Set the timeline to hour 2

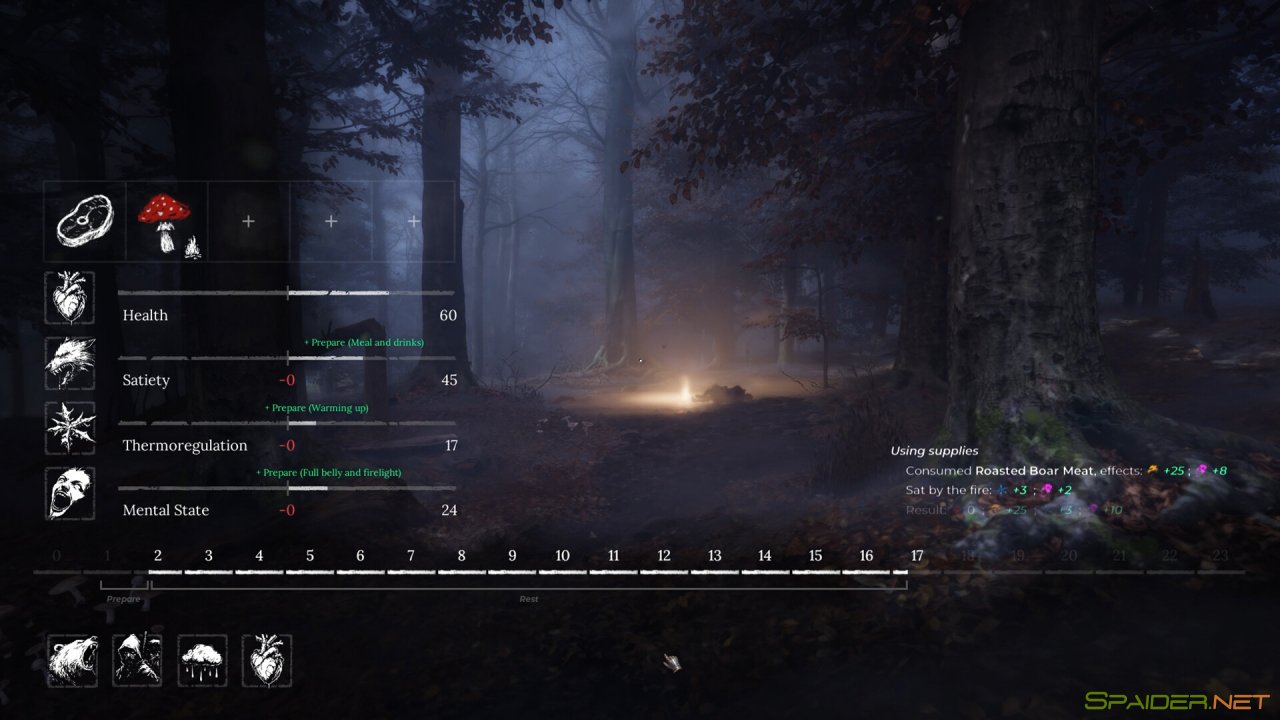[158, 557]
